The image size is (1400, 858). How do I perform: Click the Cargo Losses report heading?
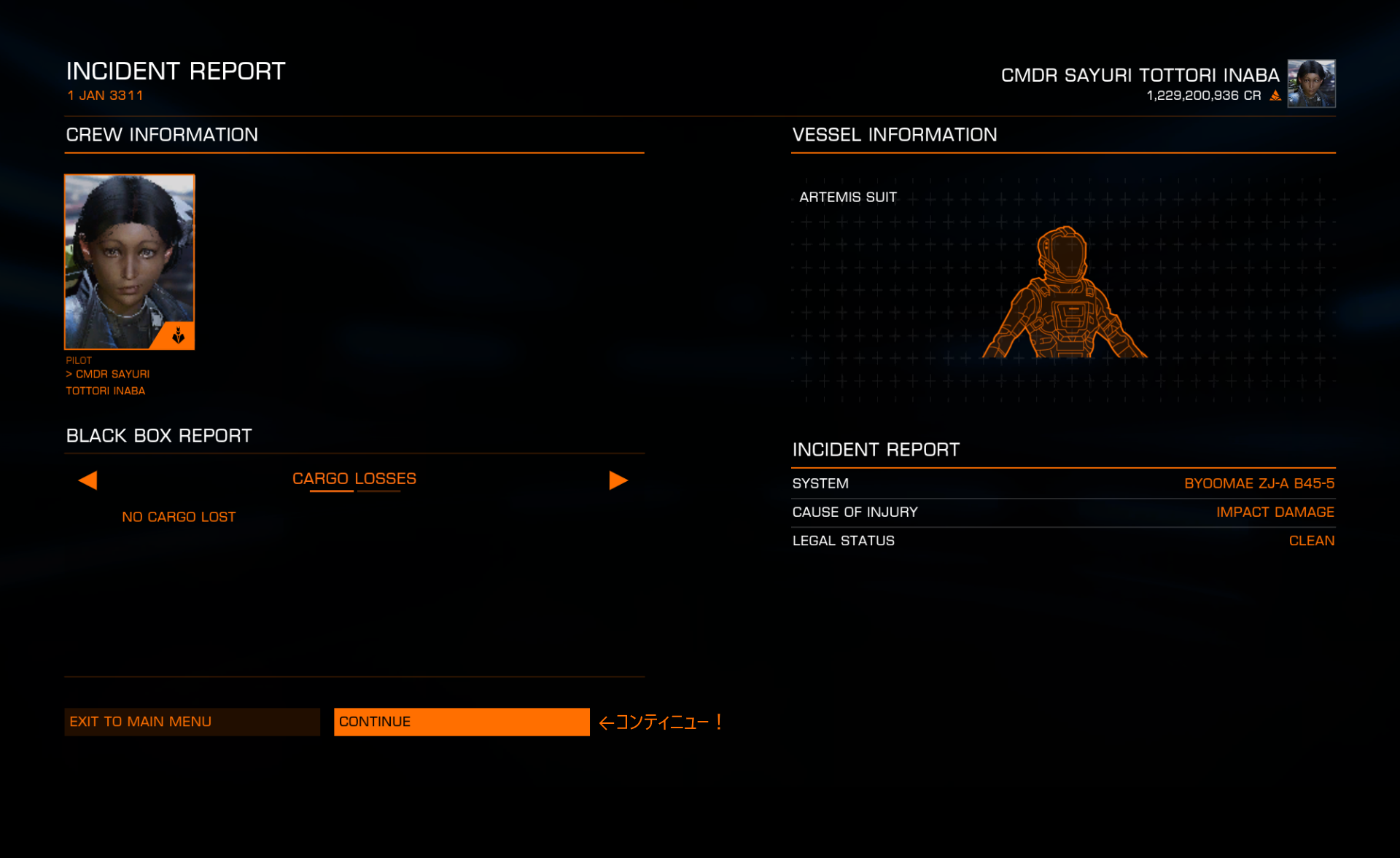pyautogui.click(x=354, y=479)
